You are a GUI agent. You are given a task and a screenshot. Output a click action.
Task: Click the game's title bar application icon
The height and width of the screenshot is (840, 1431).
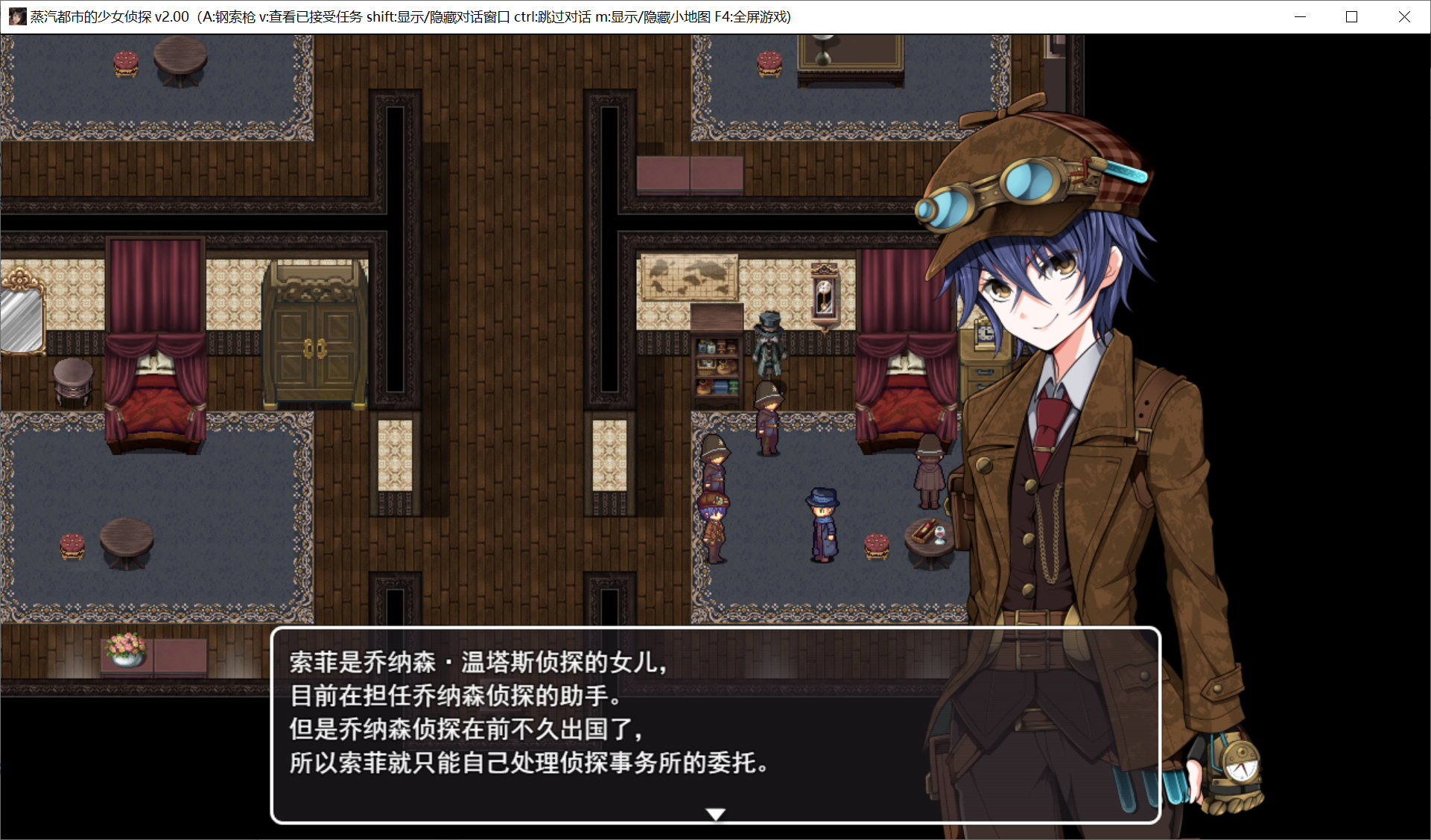click(x=18, y=16)
